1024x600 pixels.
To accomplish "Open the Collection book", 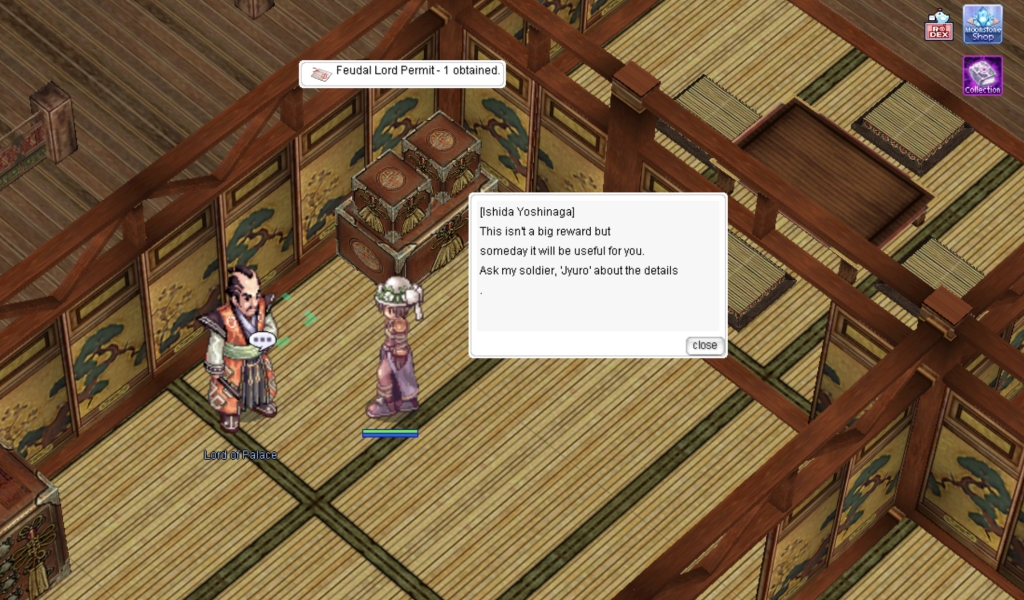I will click(982, 75).
